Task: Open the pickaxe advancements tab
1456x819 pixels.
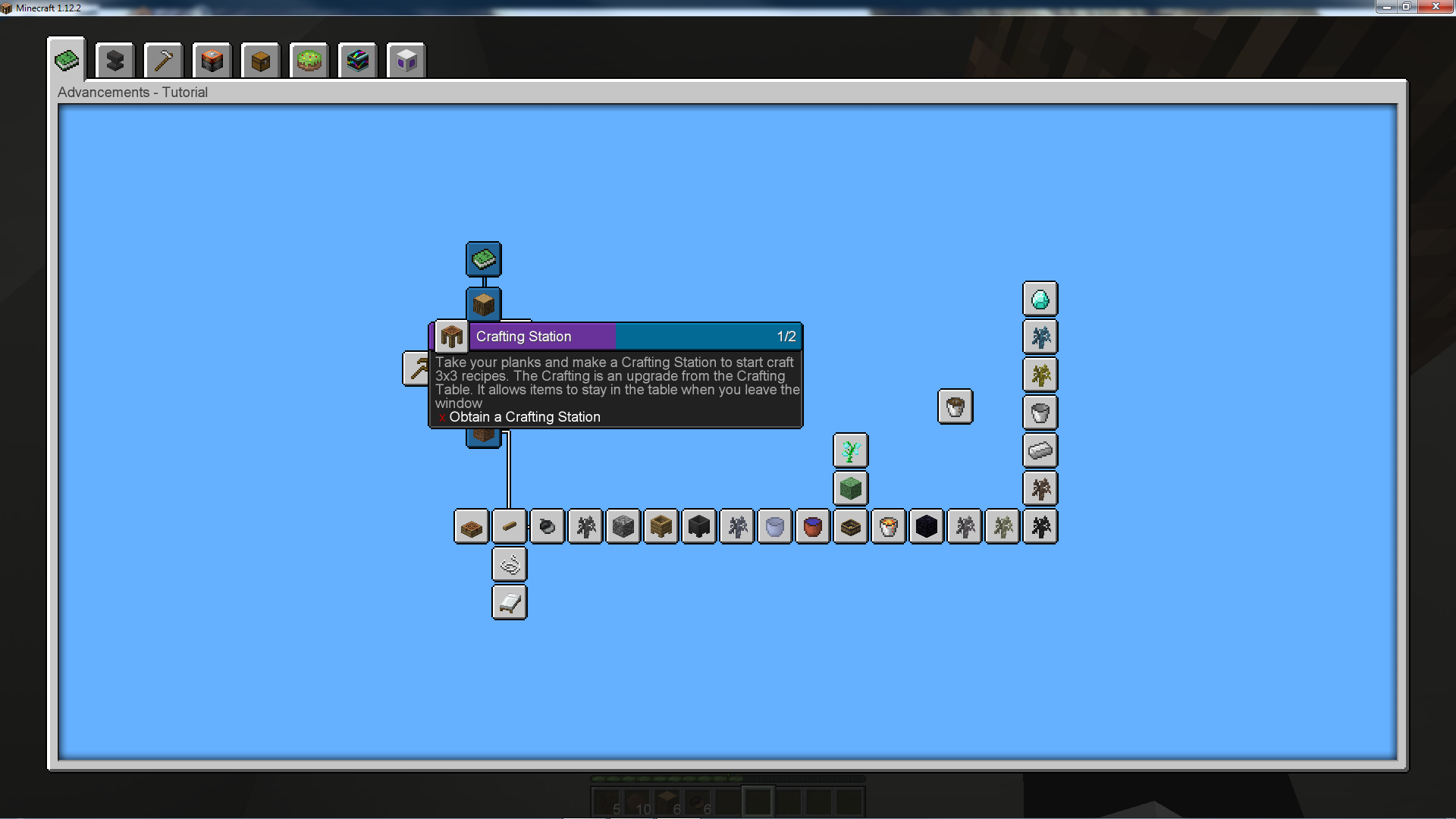Action: point(163,60)
